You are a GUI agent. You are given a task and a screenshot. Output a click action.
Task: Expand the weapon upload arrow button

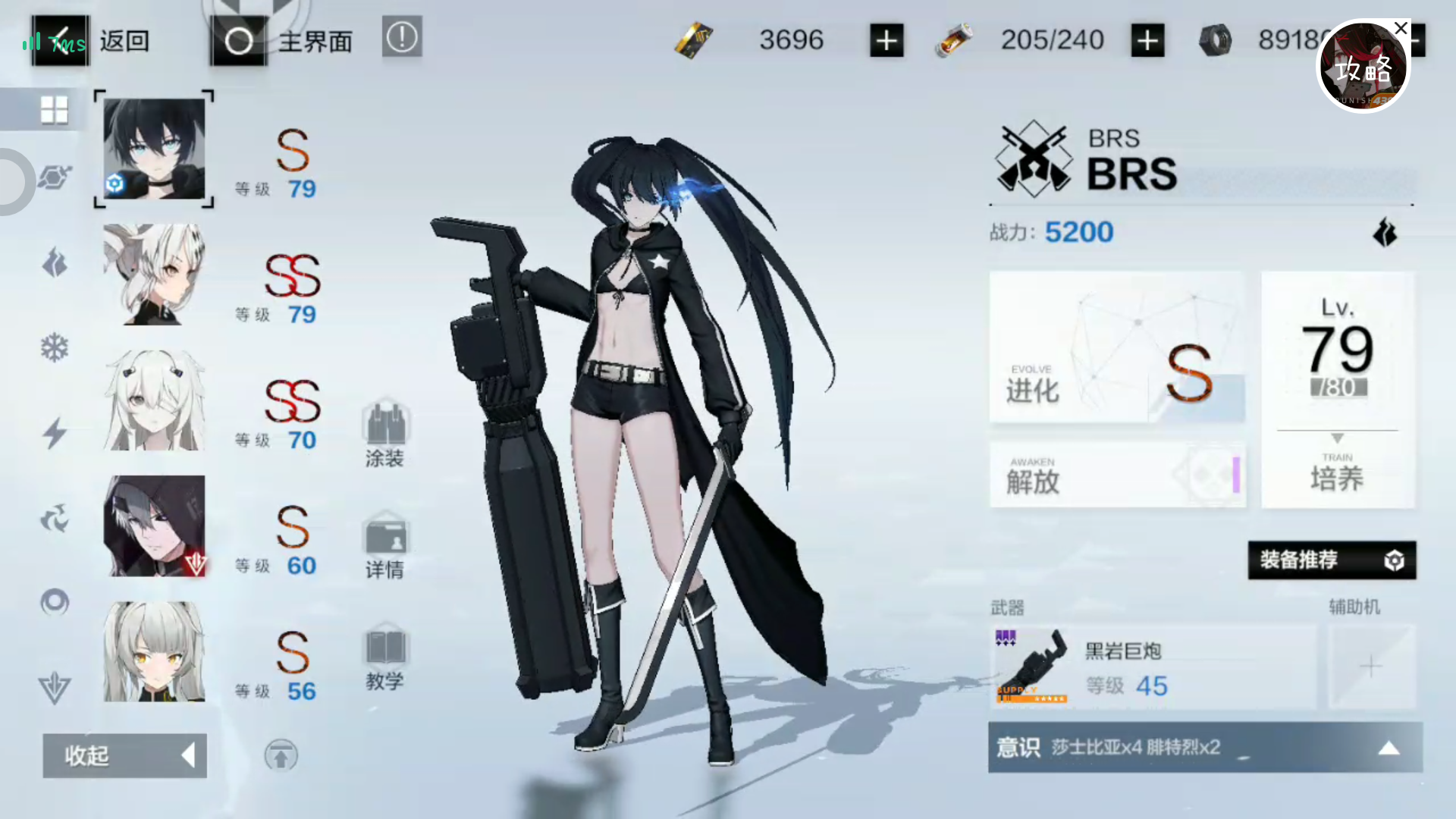point(281,756)
